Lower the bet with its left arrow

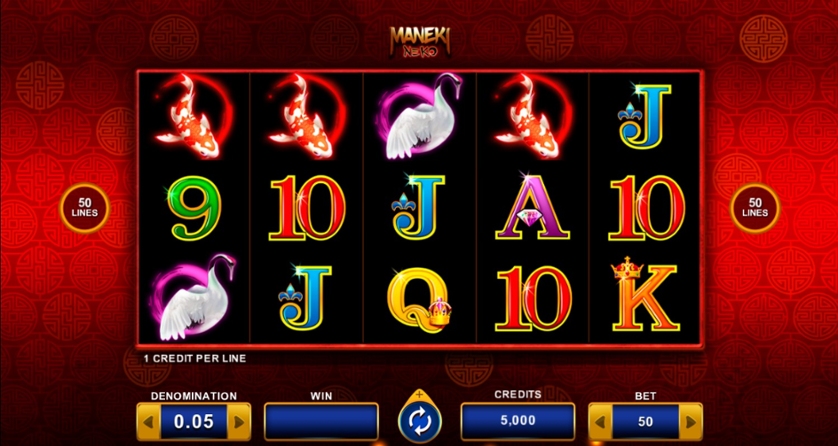(x=599, y=421)
